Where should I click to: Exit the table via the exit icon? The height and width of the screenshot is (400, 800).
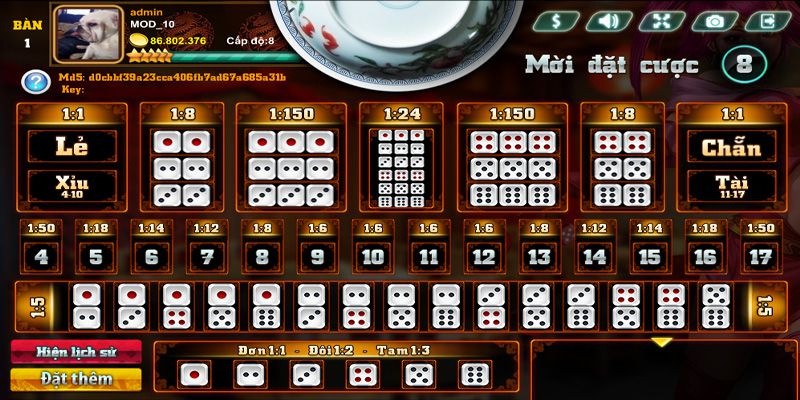[768, 20]
